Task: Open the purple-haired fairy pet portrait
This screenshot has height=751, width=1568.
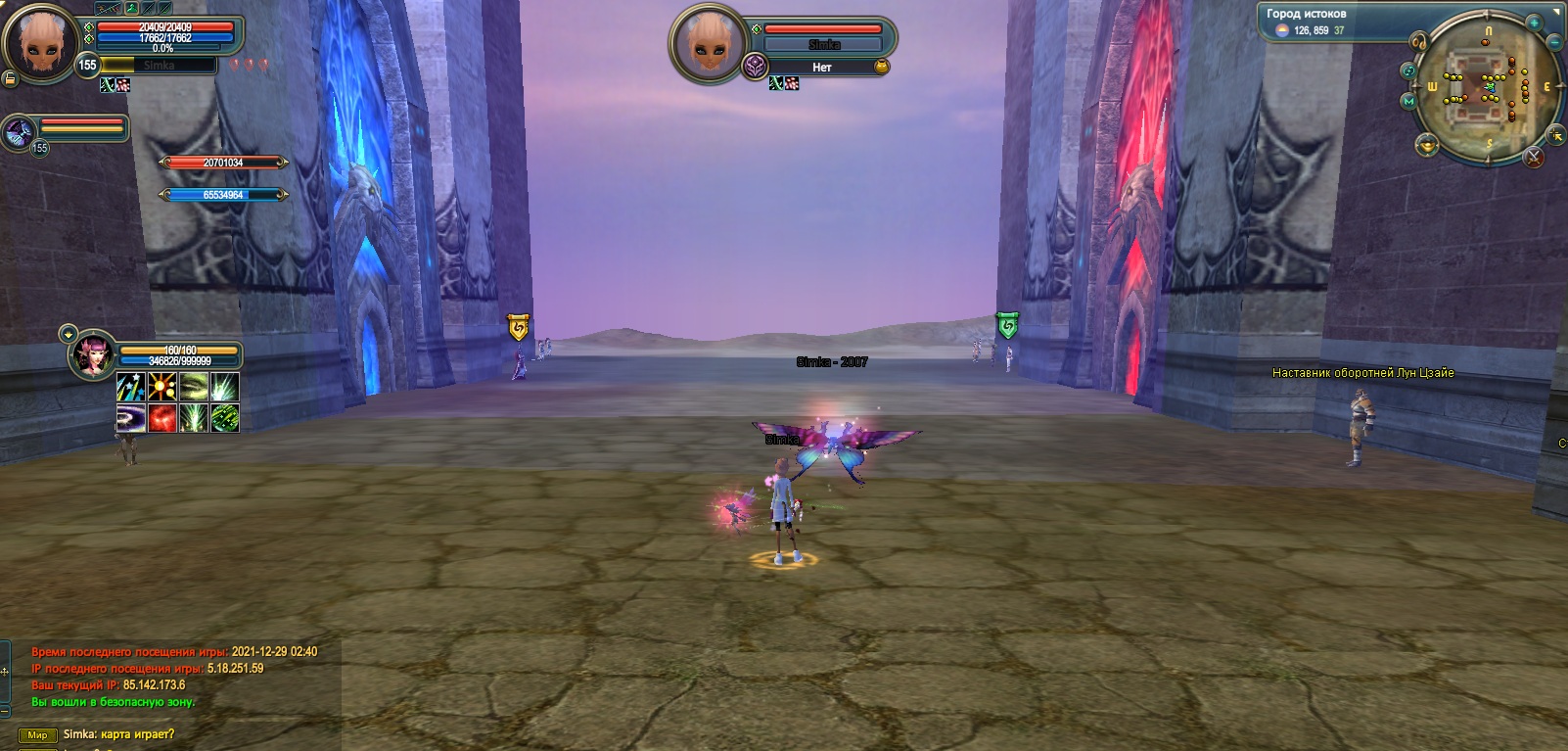Action: point(93,354)
